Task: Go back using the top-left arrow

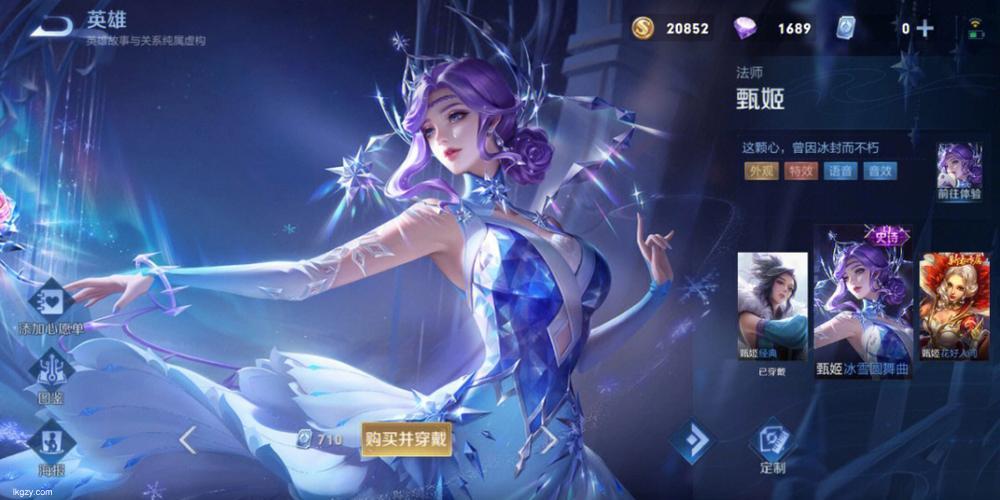Action: [50, 27]
